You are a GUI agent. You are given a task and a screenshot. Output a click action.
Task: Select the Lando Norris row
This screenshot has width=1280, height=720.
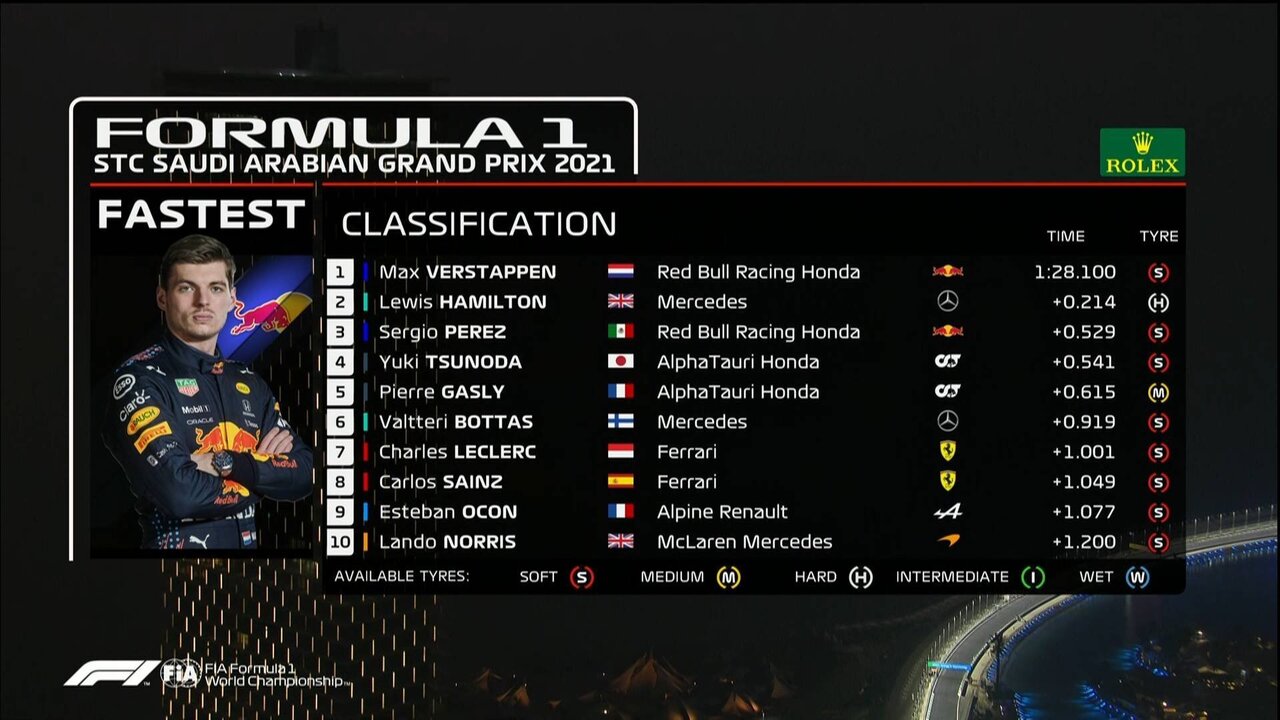point(447,542)
